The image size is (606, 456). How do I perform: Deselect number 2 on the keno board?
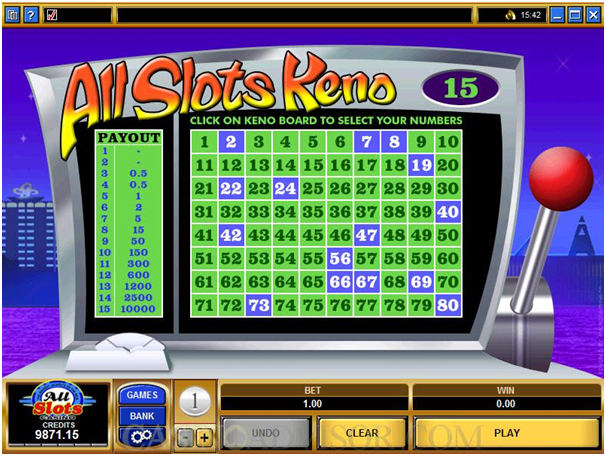point(231,142)
